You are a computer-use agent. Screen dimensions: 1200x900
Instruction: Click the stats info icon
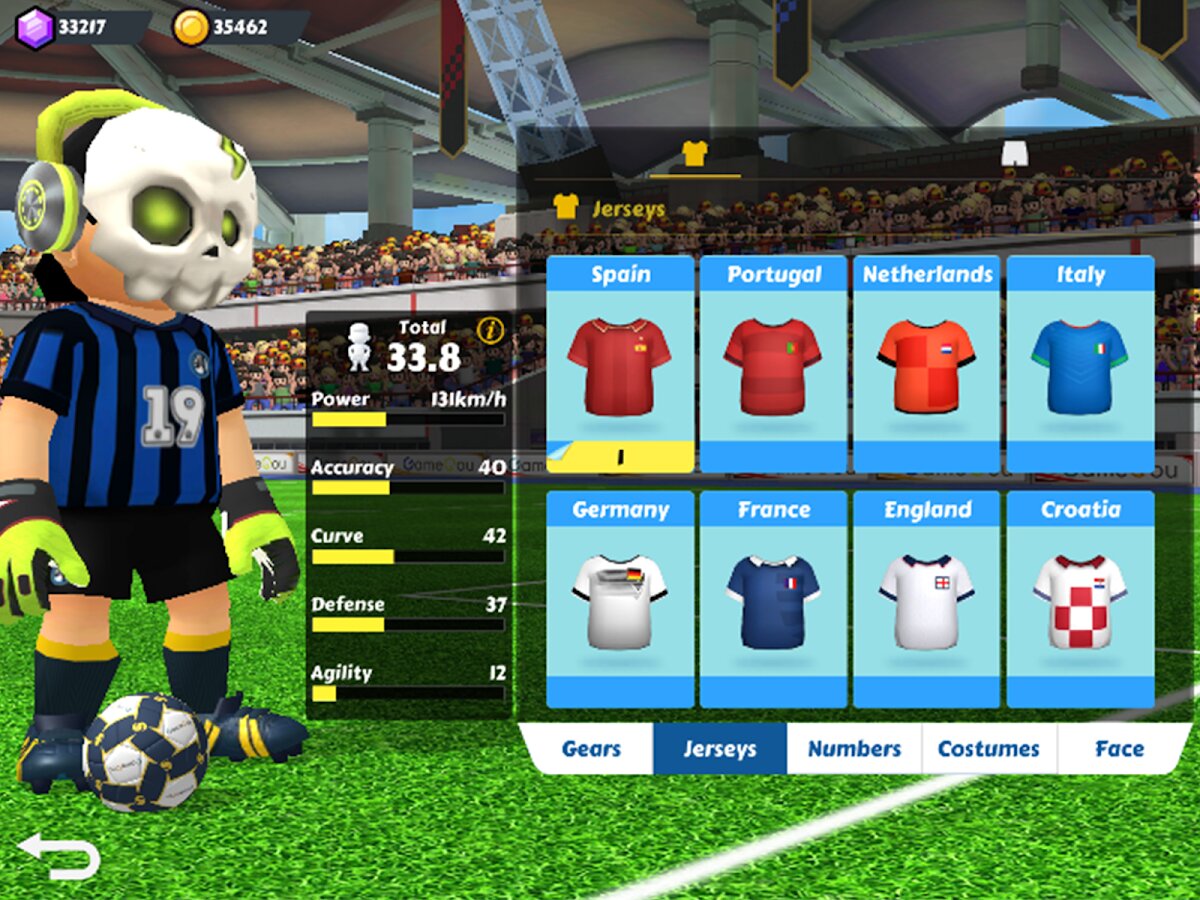490,331
